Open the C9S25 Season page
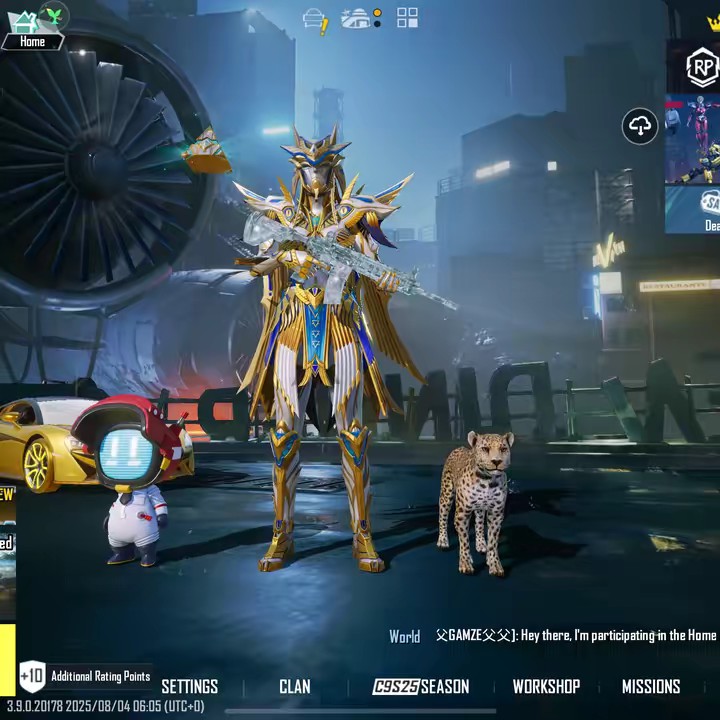 (420, 686)
